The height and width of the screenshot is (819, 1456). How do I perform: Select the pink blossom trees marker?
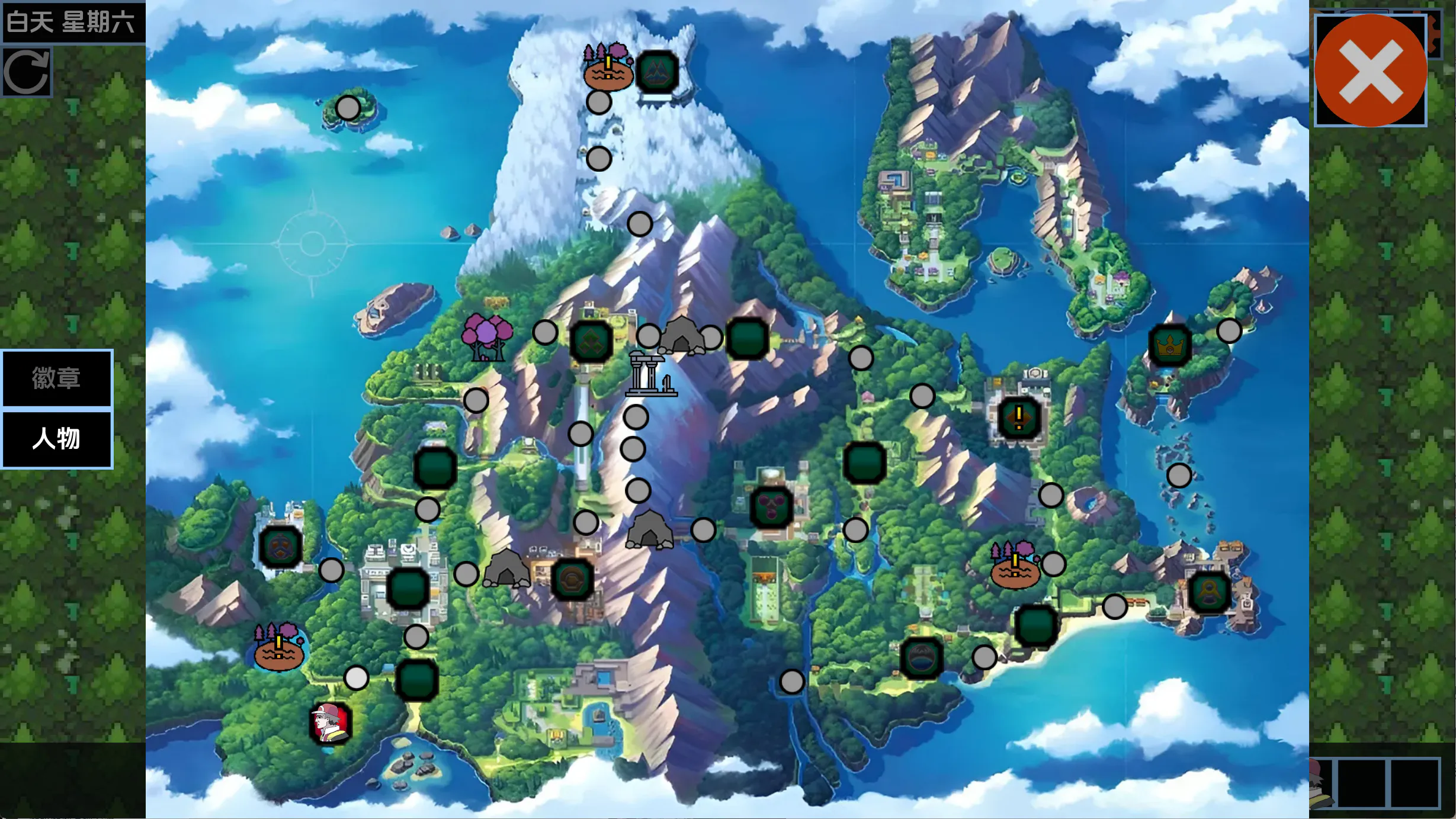(487, 338)
